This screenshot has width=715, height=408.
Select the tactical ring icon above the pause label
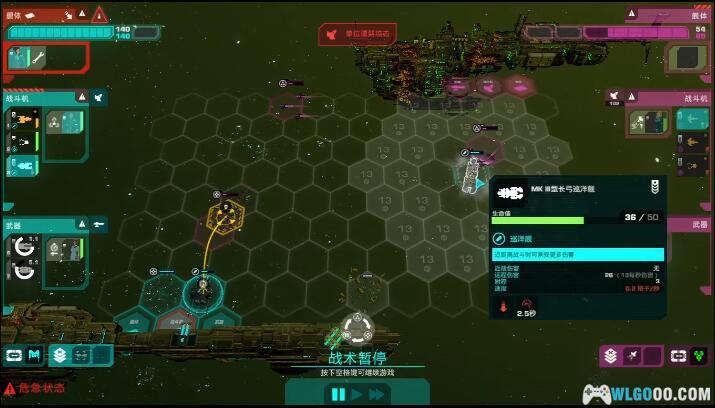point(357,328)
